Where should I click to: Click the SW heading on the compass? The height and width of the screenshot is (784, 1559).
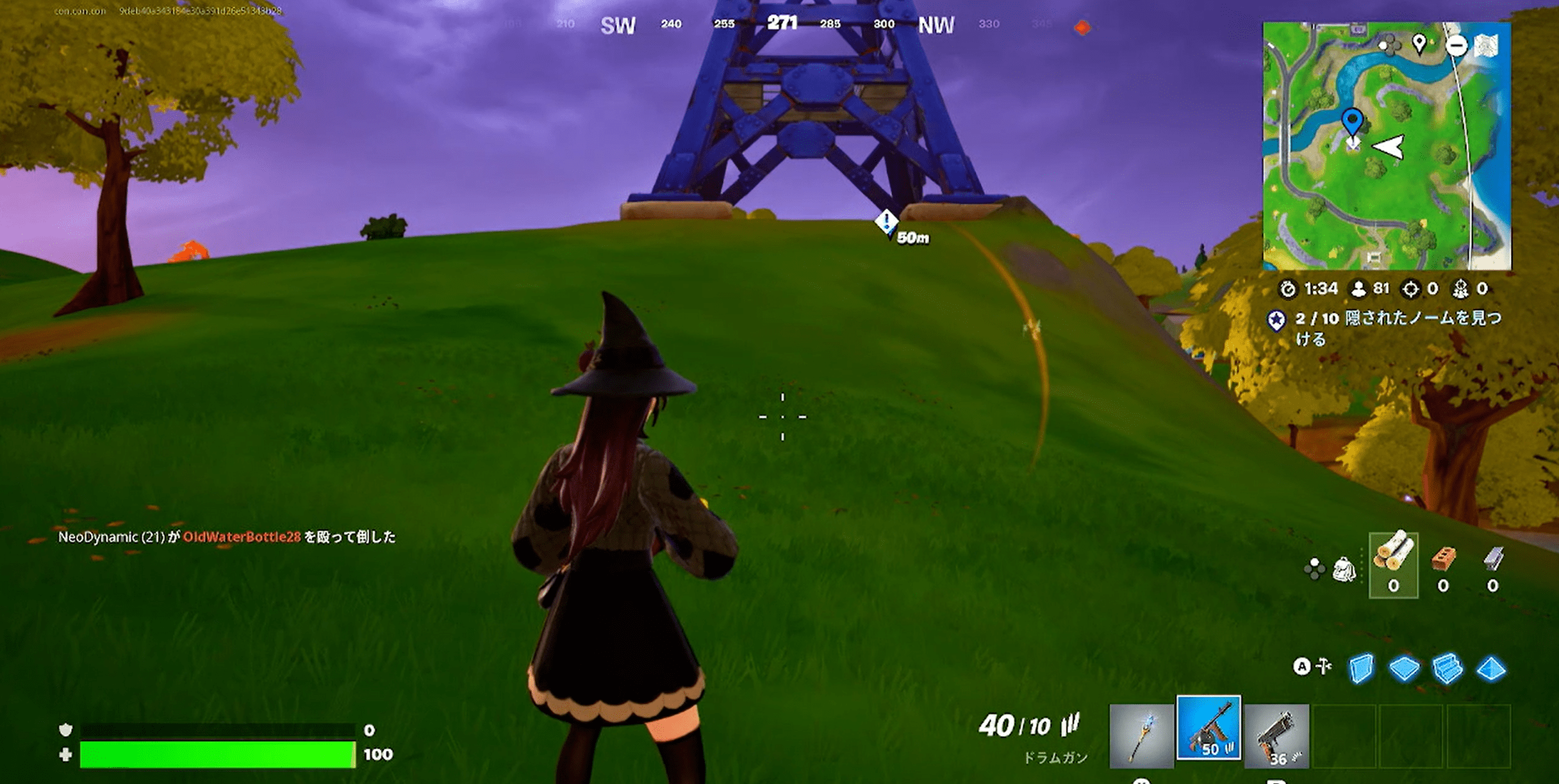point(618,26)
